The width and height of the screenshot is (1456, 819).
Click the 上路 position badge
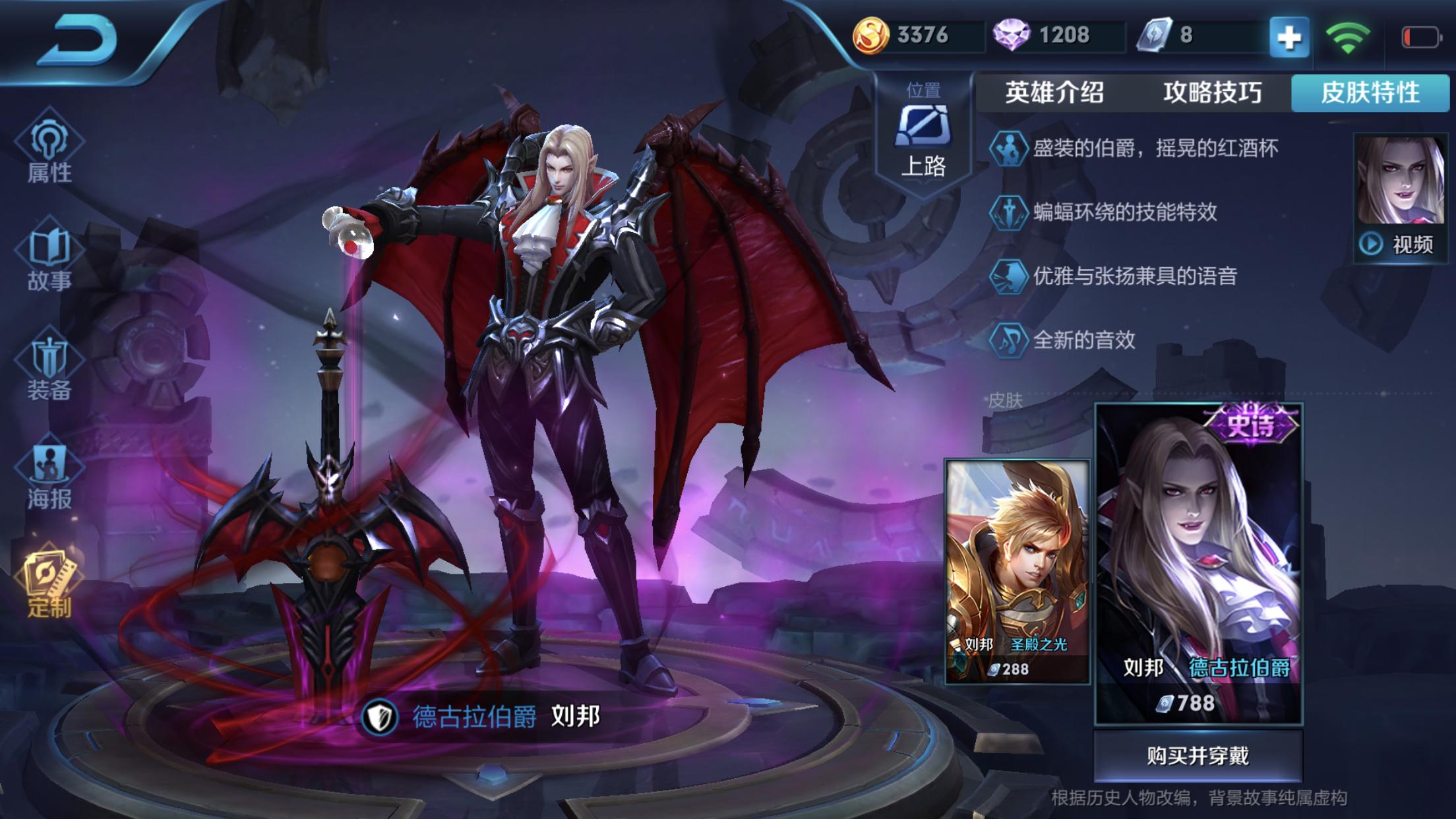point(923,135)
